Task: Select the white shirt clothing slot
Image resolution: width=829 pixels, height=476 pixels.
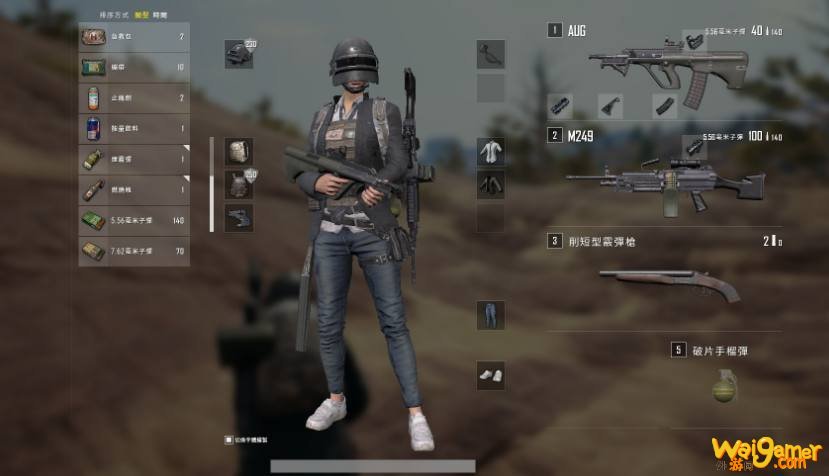Action: coord(490,152)
